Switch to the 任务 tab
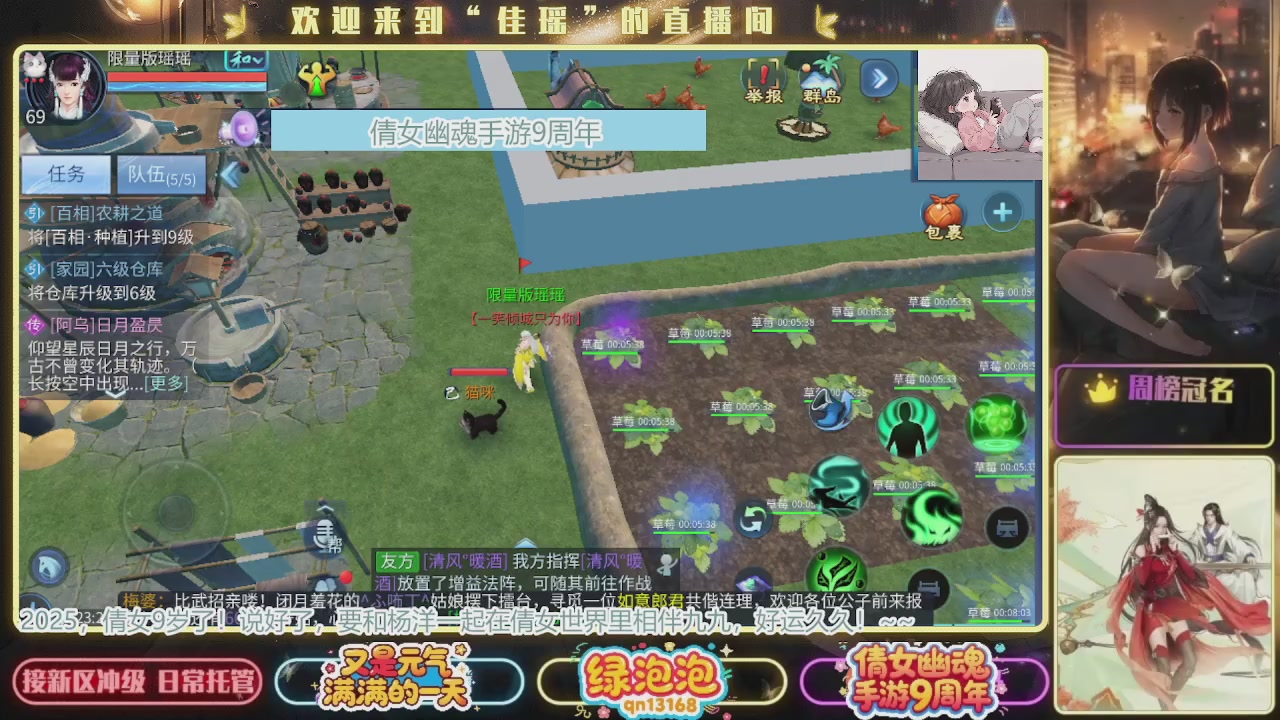Viewport: 1280px width, 720px height. coord(65,175)
